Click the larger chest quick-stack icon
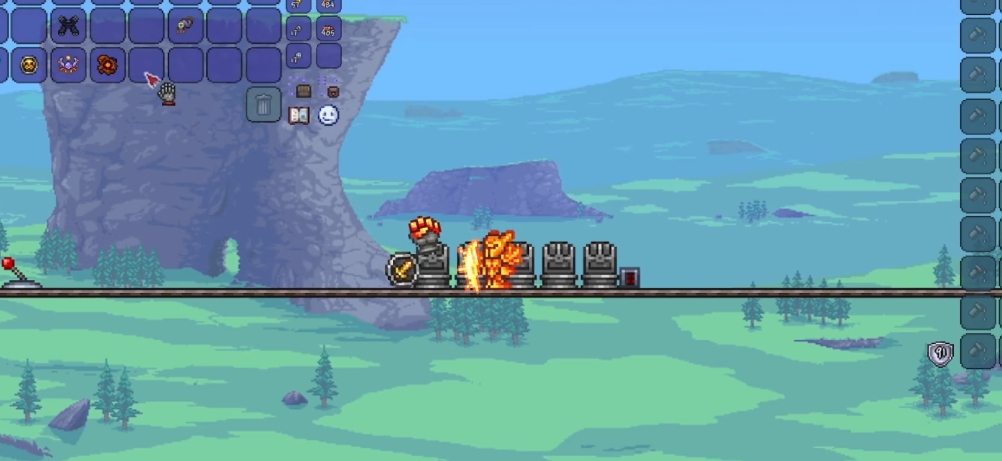The width and height of the screenshot is (1002, 461). [303, 91]
